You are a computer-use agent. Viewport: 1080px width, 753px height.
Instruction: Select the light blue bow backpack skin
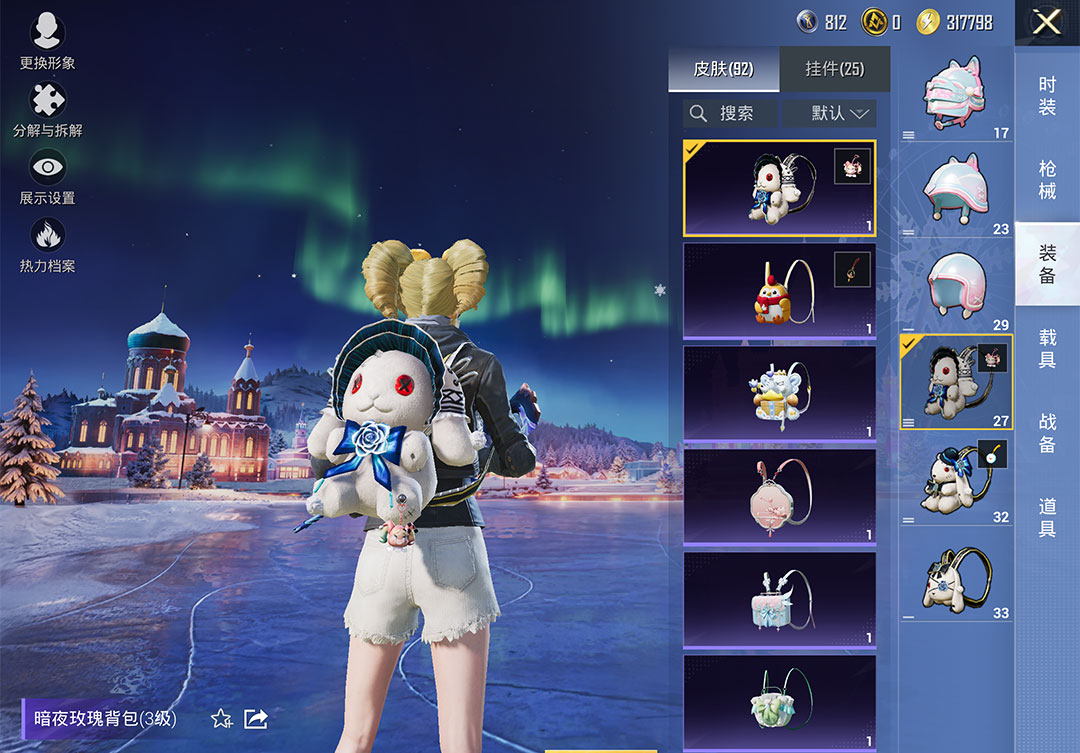coord(779,599)
